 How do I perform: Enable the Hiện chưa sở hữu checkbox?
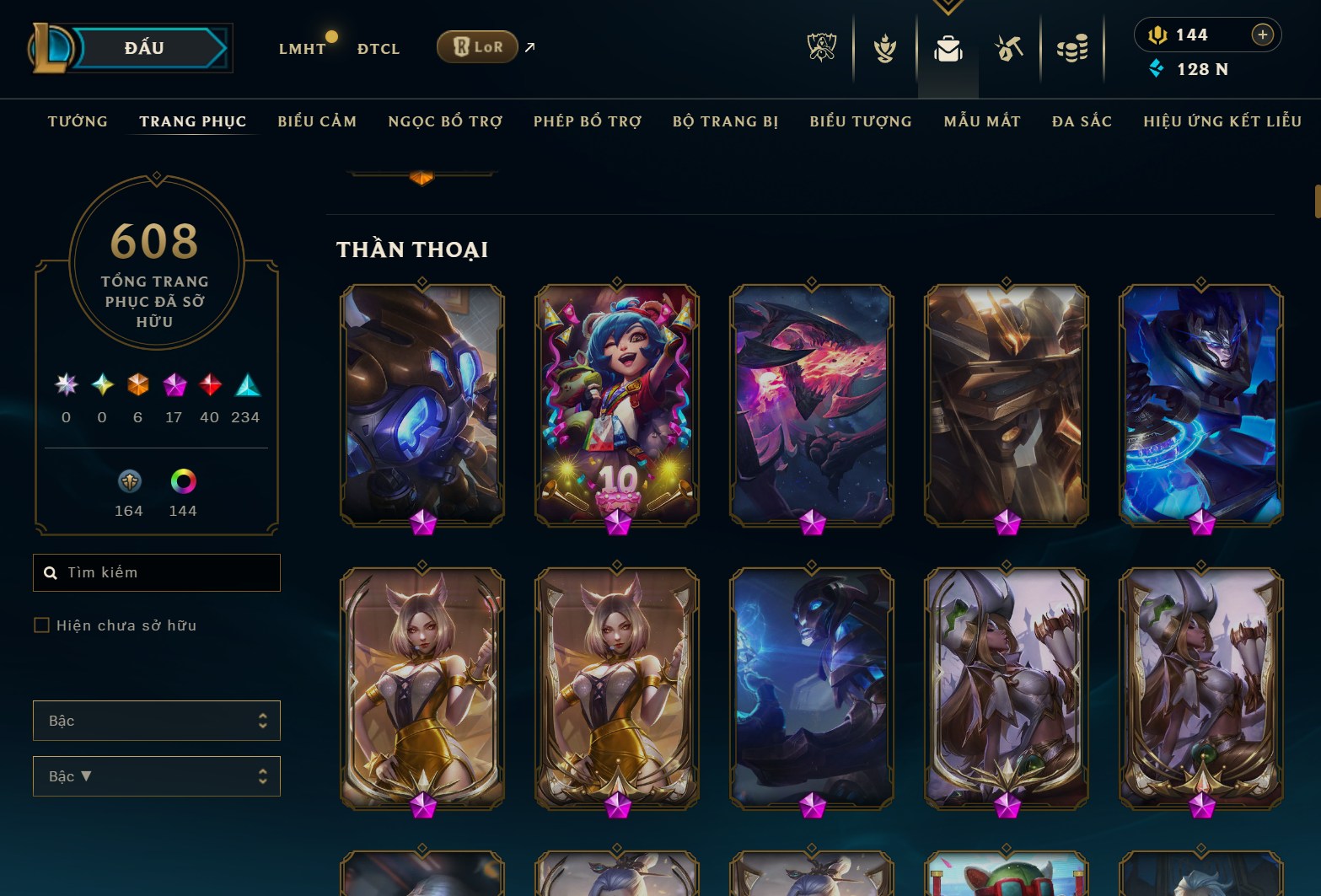click(x=42, y=625)
